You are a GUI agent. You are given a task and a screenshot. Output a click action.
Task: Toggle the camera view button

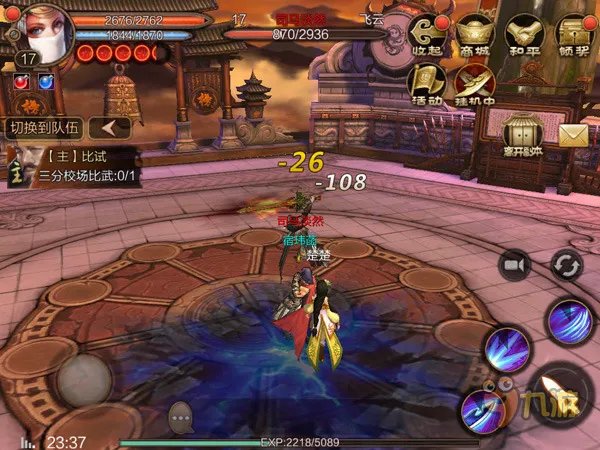click(x=516, y=264)
